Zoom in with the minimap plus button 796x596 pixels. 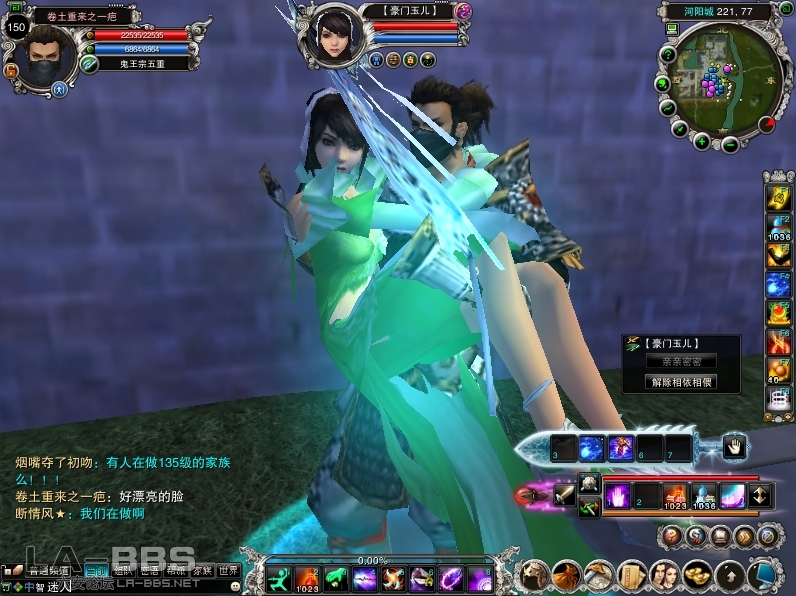tap(702, 141)
